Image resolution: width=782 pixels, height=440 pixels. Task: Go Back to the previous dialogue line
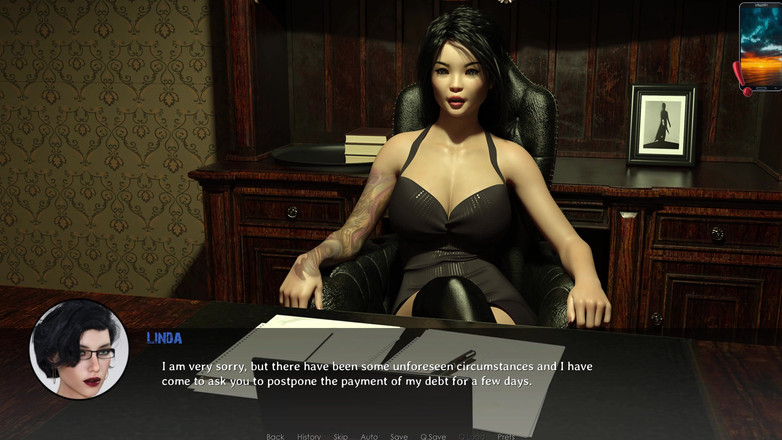(275, 436)
